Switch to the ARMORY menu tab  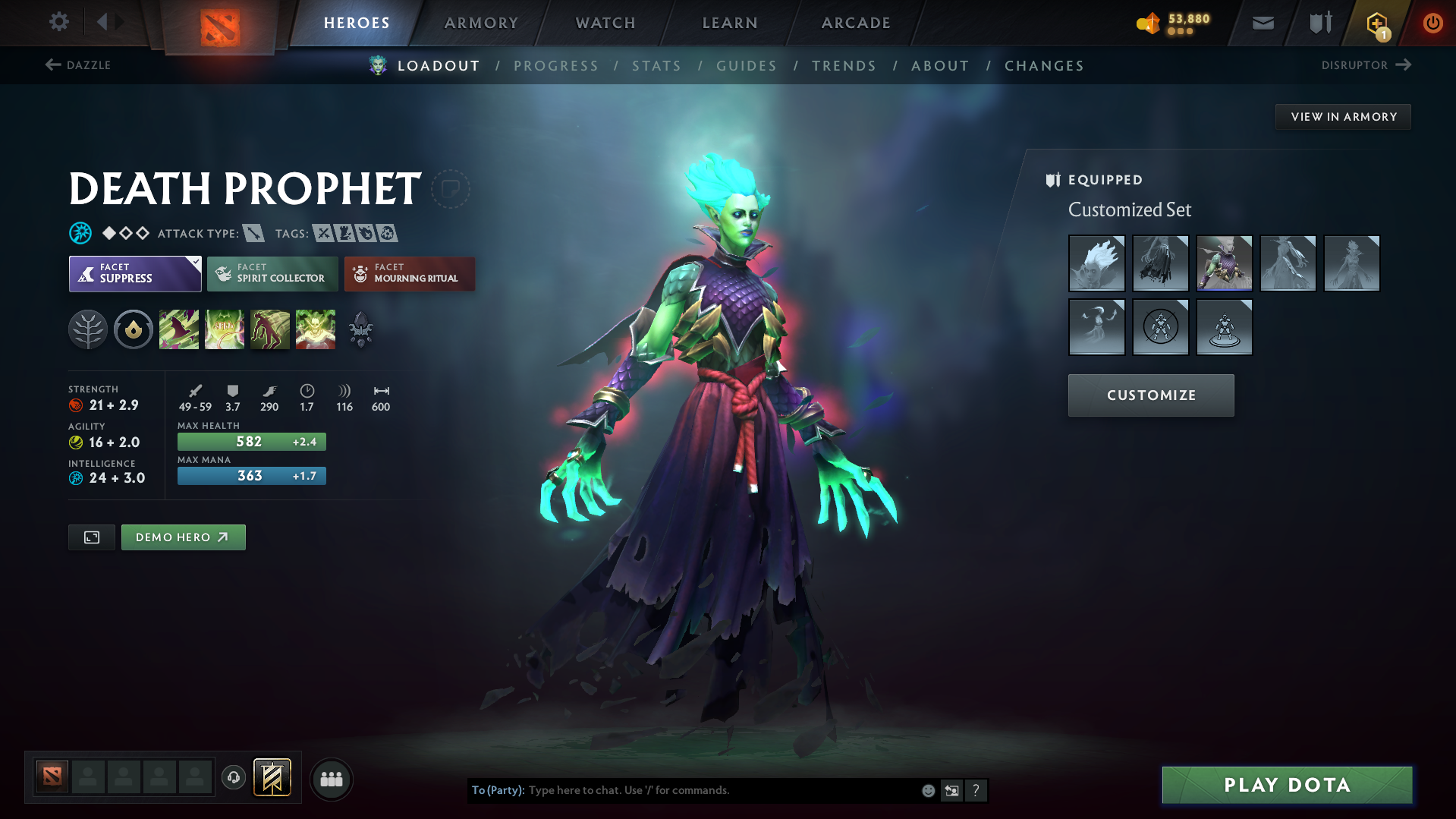point(481,22)
